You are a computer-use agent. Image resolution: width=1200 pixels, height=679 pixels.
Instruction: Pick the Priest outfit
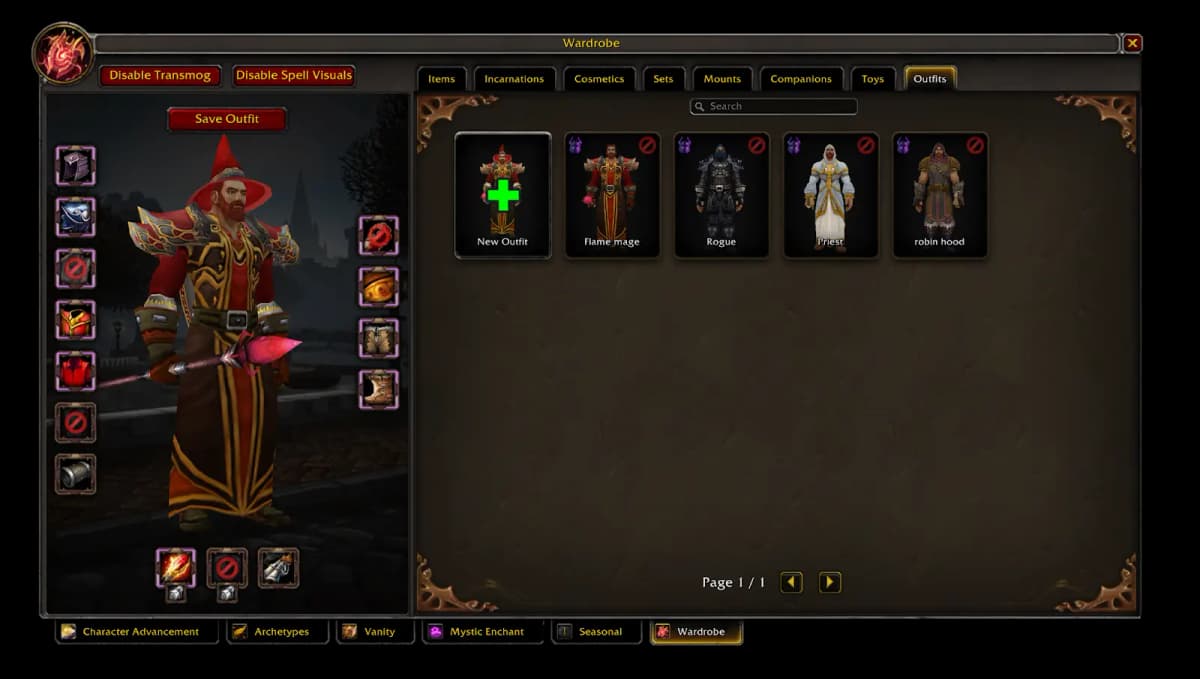[x=830, y=195]
